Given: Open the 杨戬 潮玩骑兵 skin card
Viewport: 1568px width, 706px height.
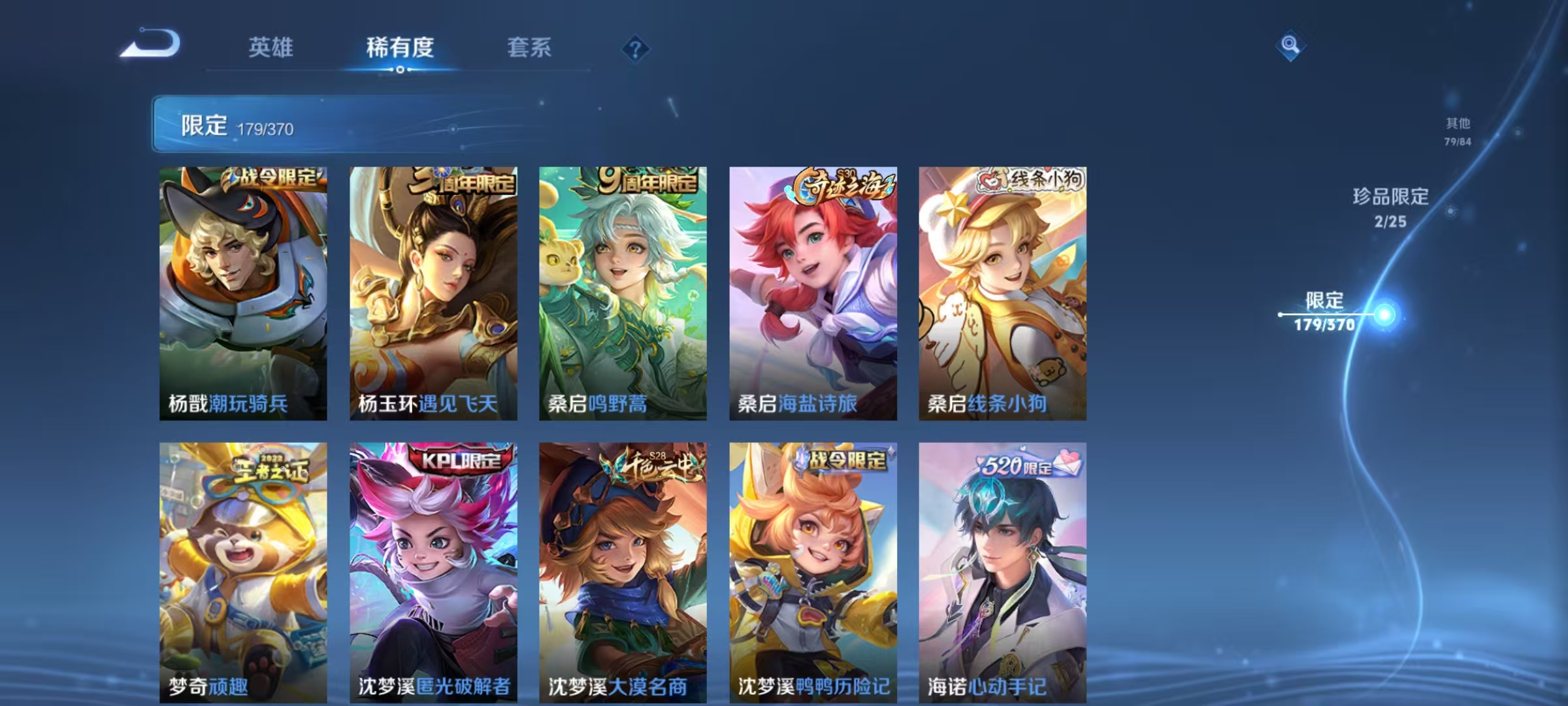Looking at the screenshot, I should click(x=242, y=291).
